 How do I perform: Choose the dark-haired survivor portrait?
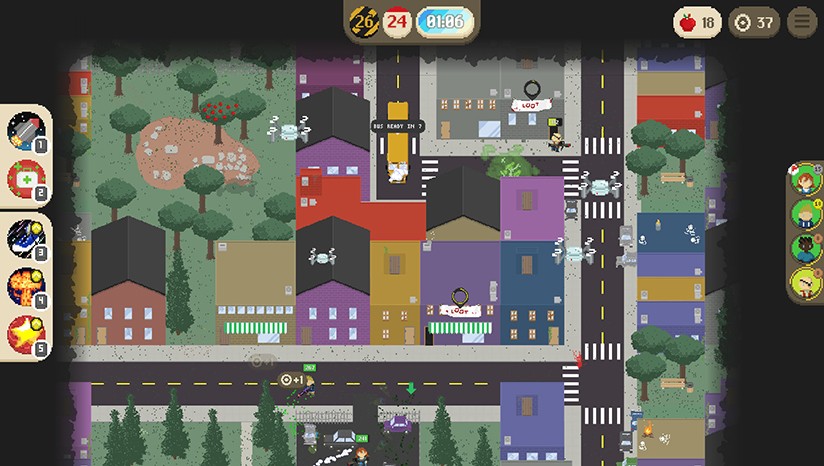click(805, 248)
